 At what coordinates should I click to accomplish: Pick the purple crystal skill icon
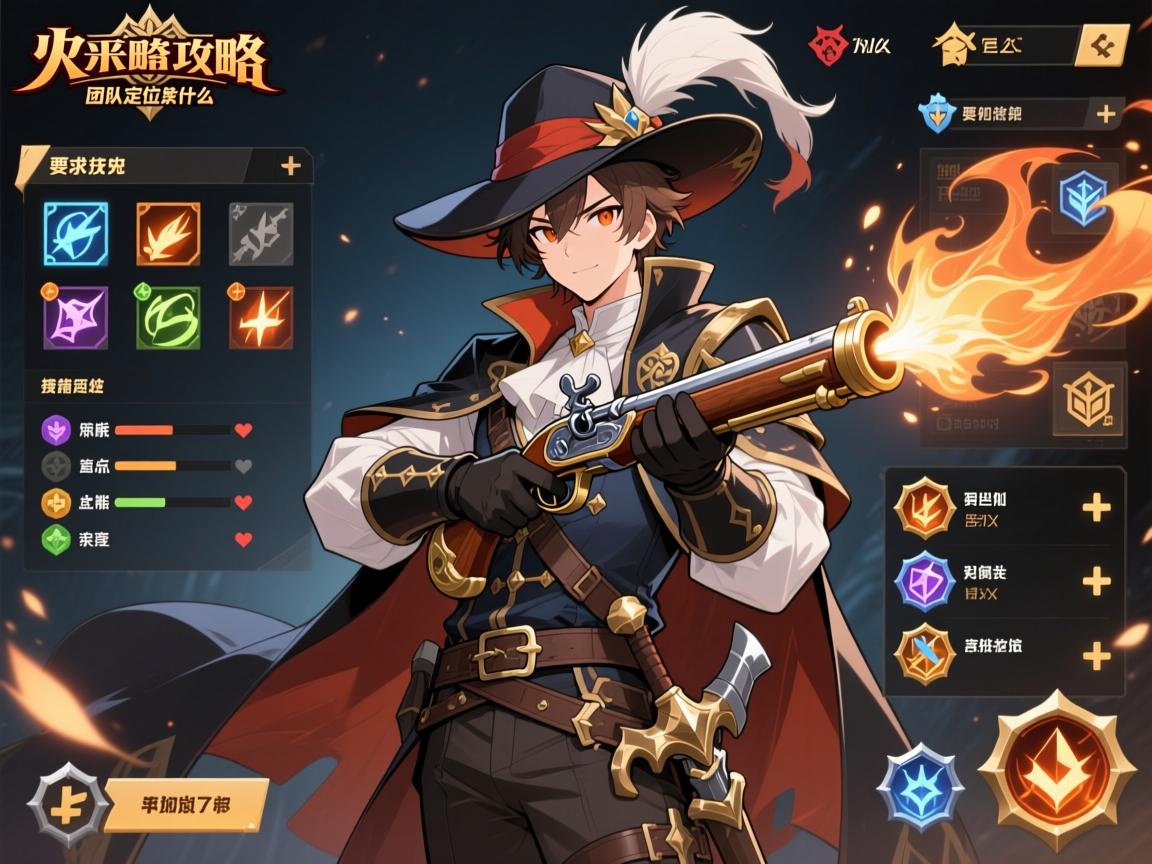[x=76, y=316]
